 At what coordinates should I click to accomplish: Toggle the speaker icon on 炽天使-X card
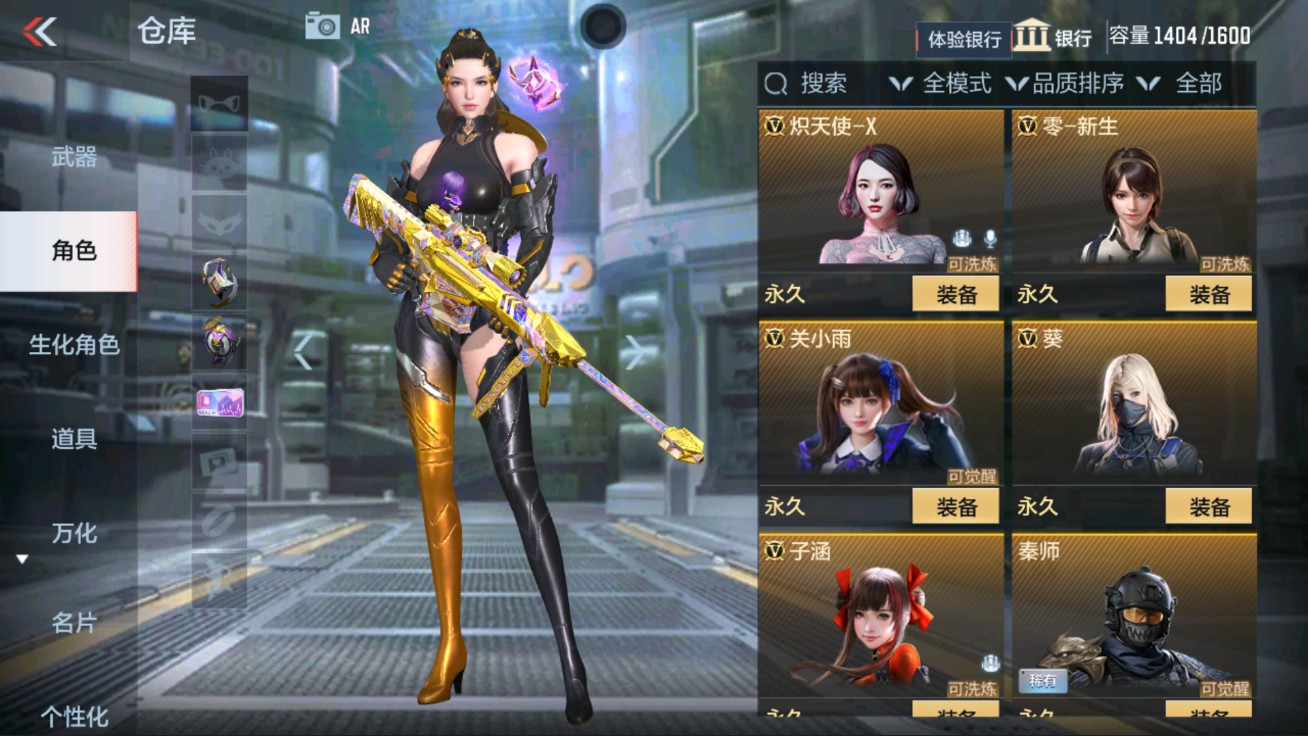[961, 238]
